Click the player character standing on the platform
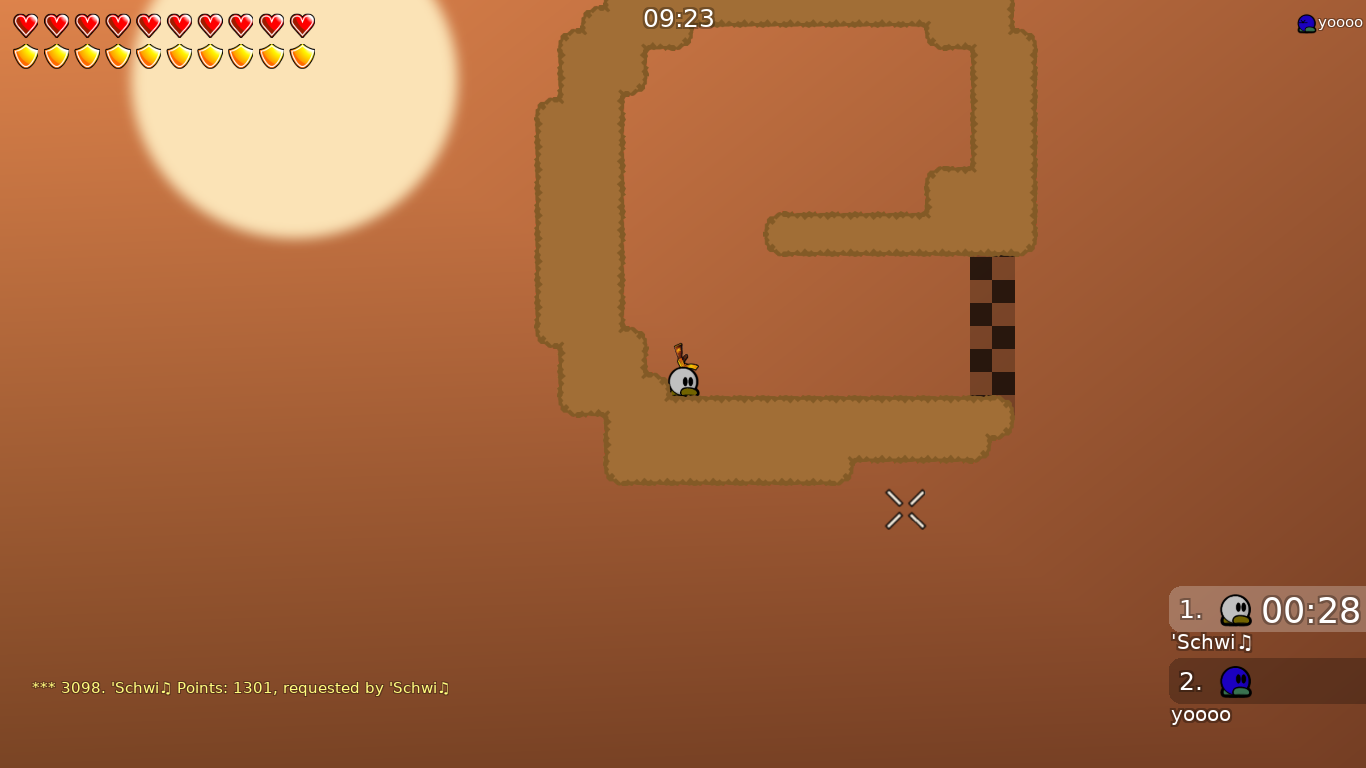This screenshot has width=1366, height=768. point(682,380)
